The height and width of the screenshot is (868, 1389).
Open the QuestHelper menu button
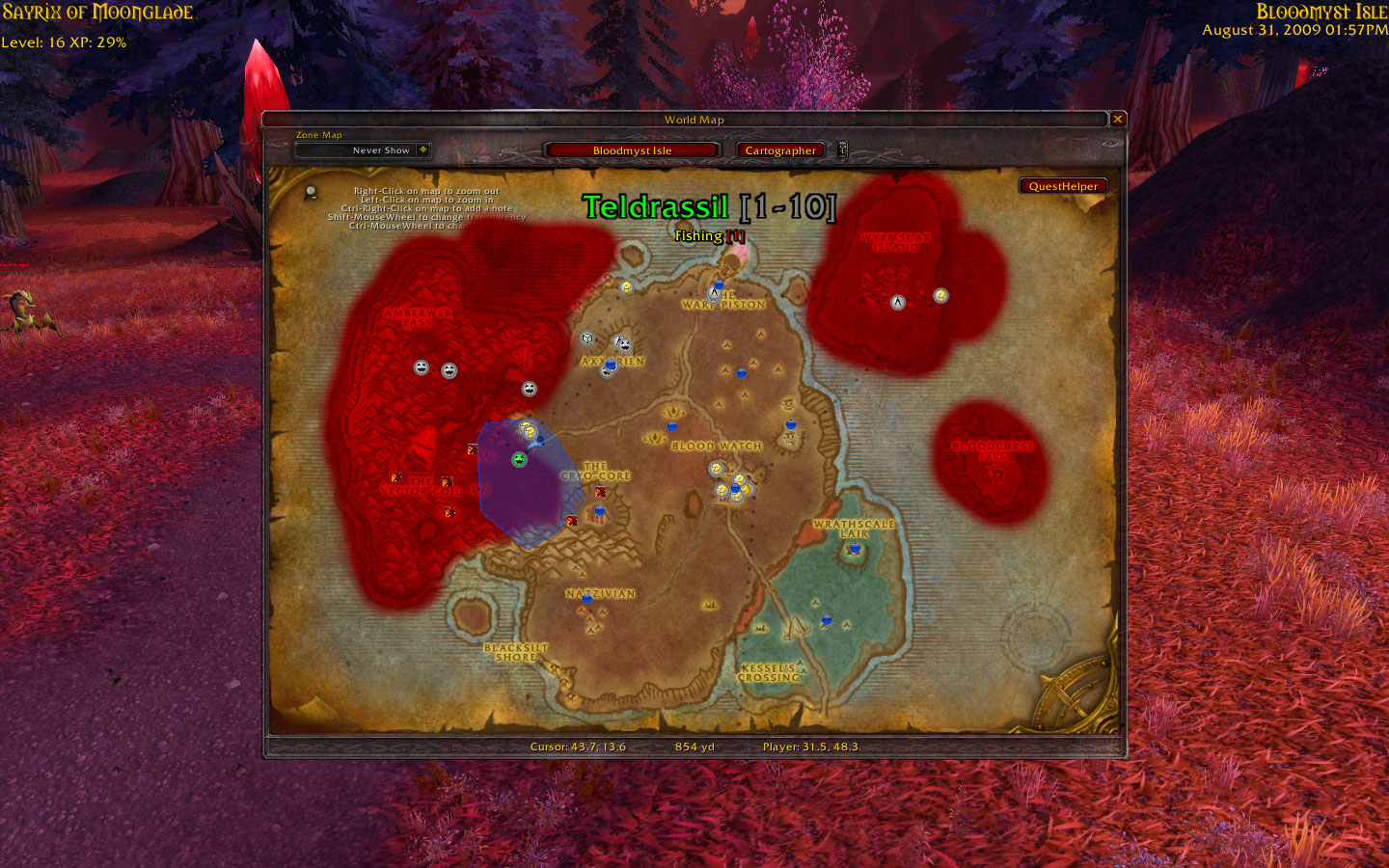[1062, 186]
